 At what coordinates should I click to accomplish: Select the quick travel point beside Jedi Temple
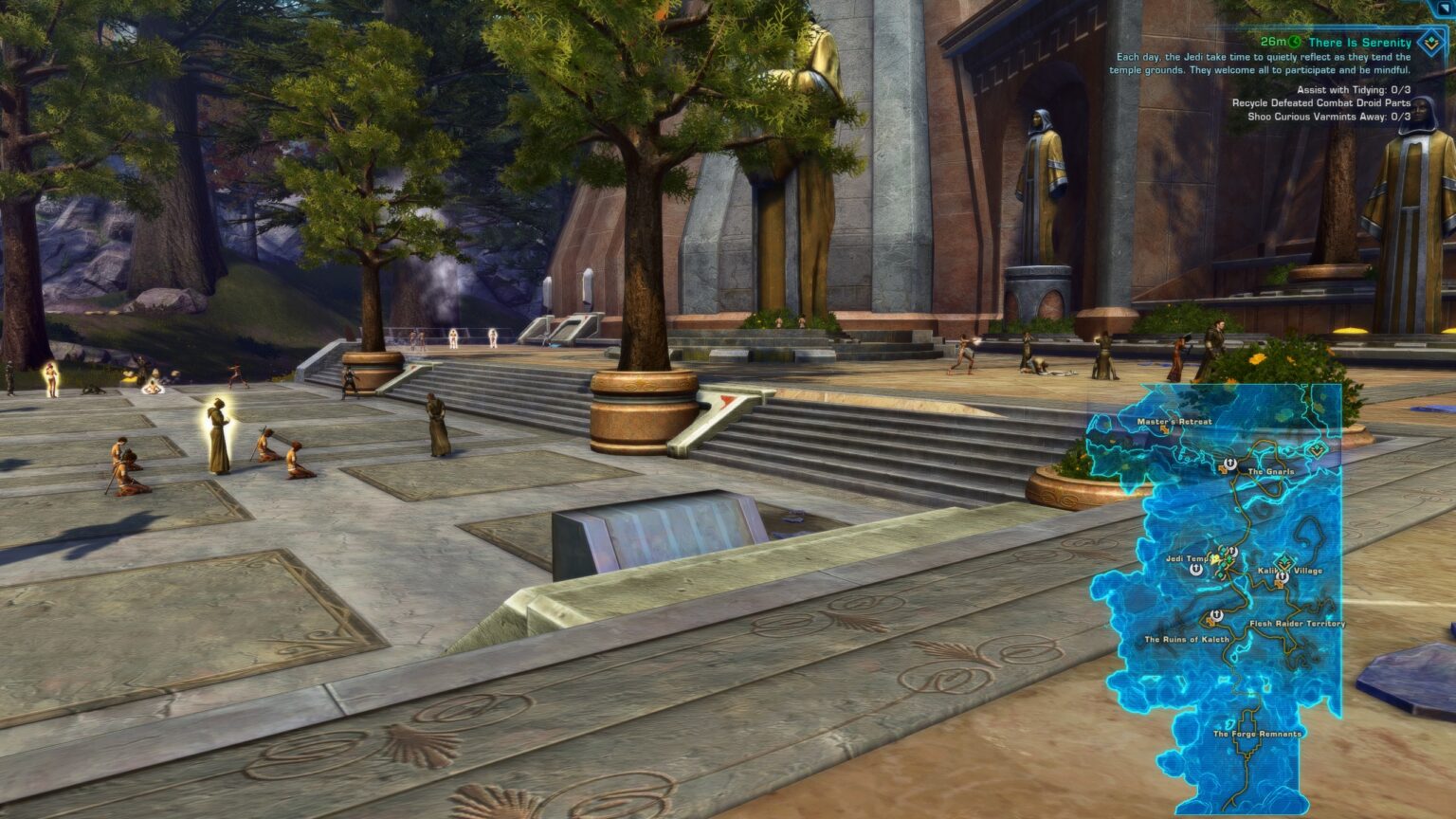point(1195,569)
